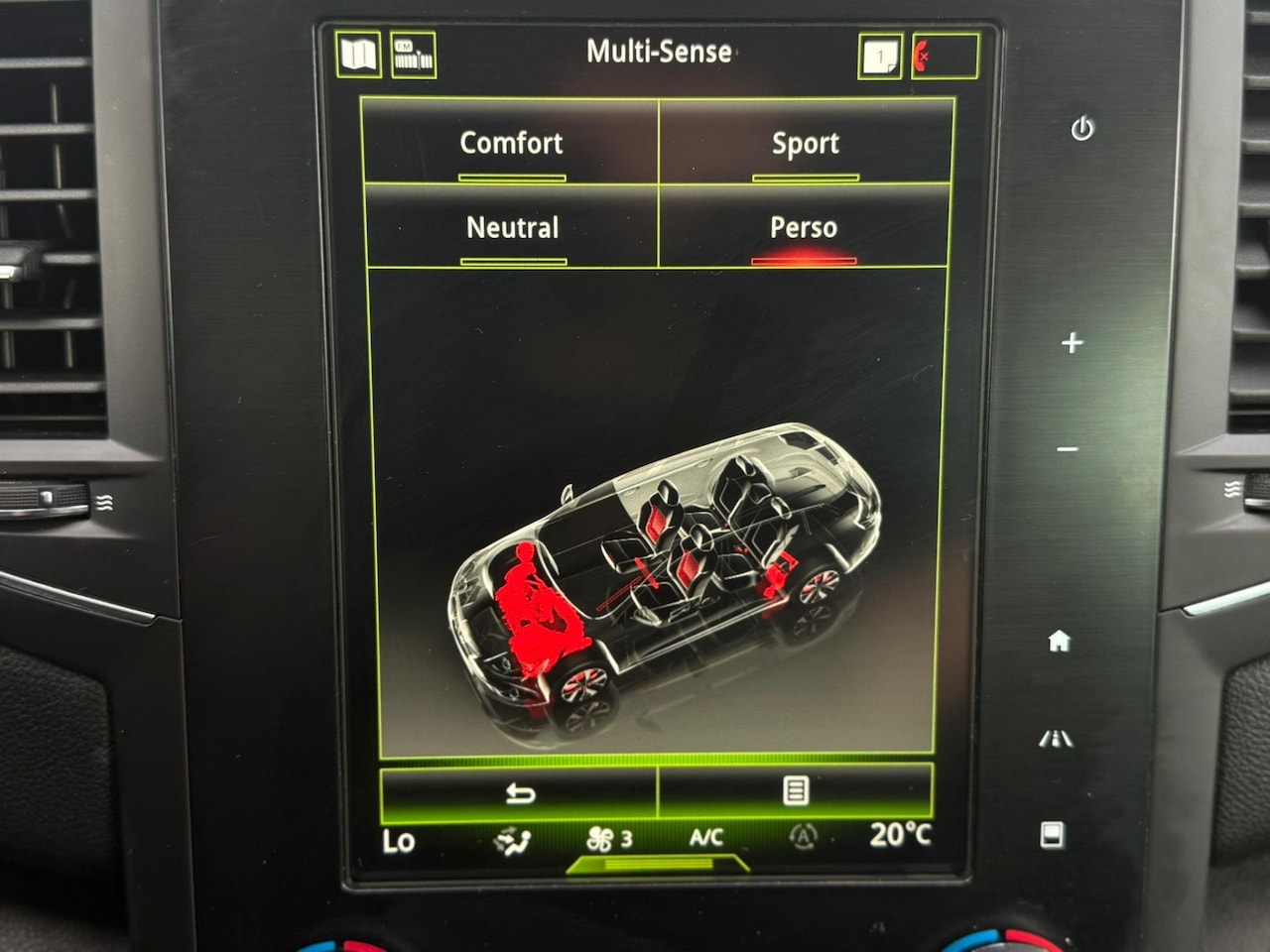Tap the bezel power button
The width and height of the screenshot is (1270, 952).
(1081, 128)
